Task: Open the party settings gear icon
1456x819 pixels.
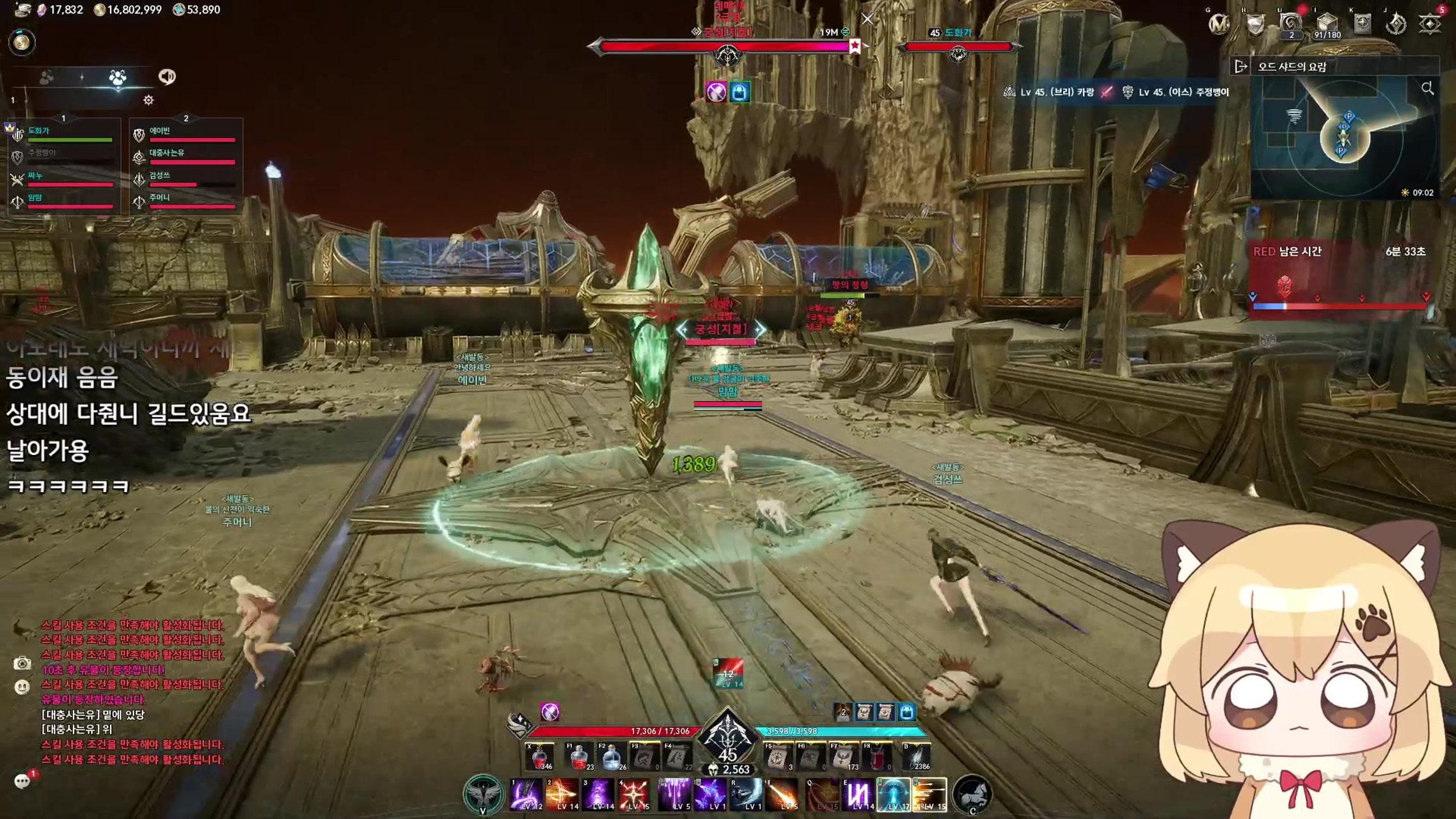Action: (148, 100)
